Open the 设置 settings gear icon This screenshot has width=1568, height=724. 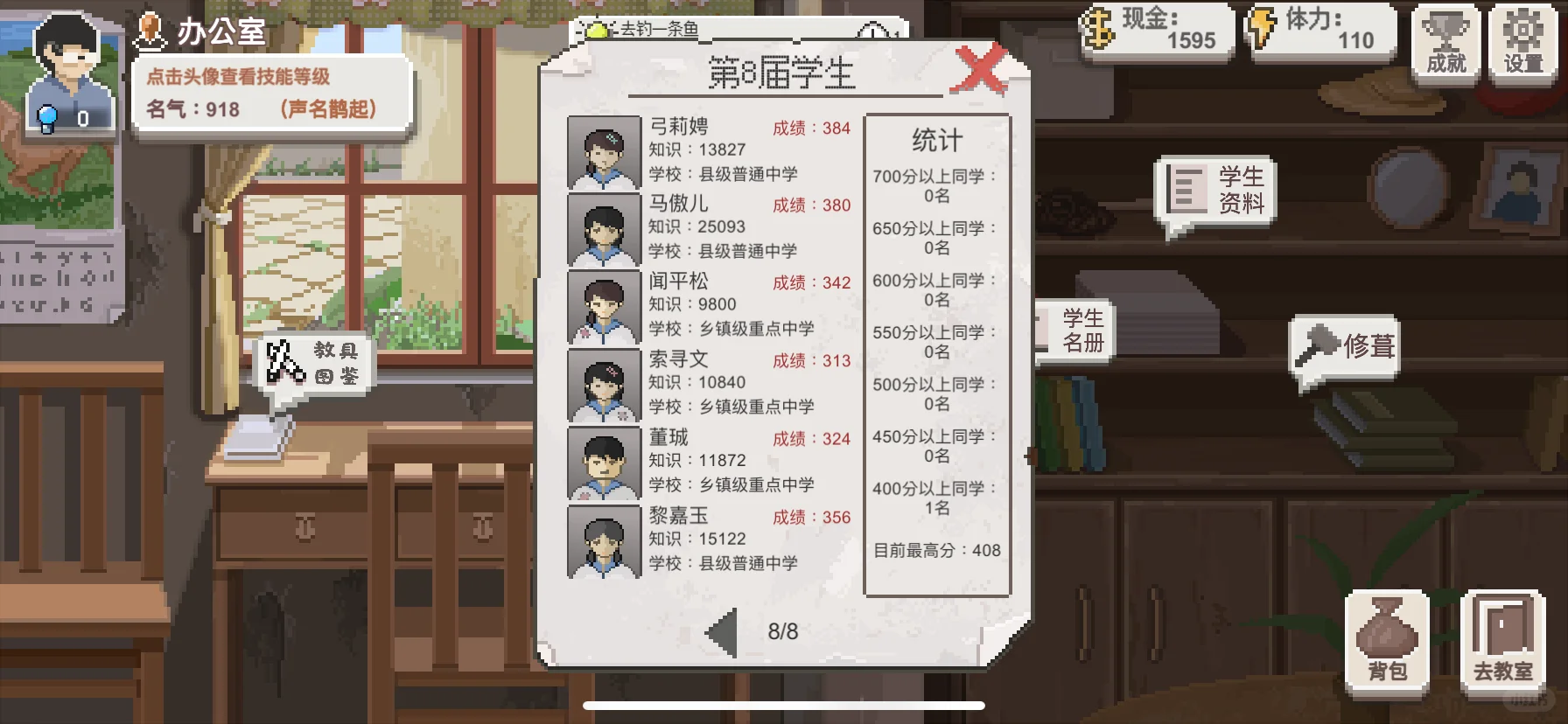[1523, 42]
